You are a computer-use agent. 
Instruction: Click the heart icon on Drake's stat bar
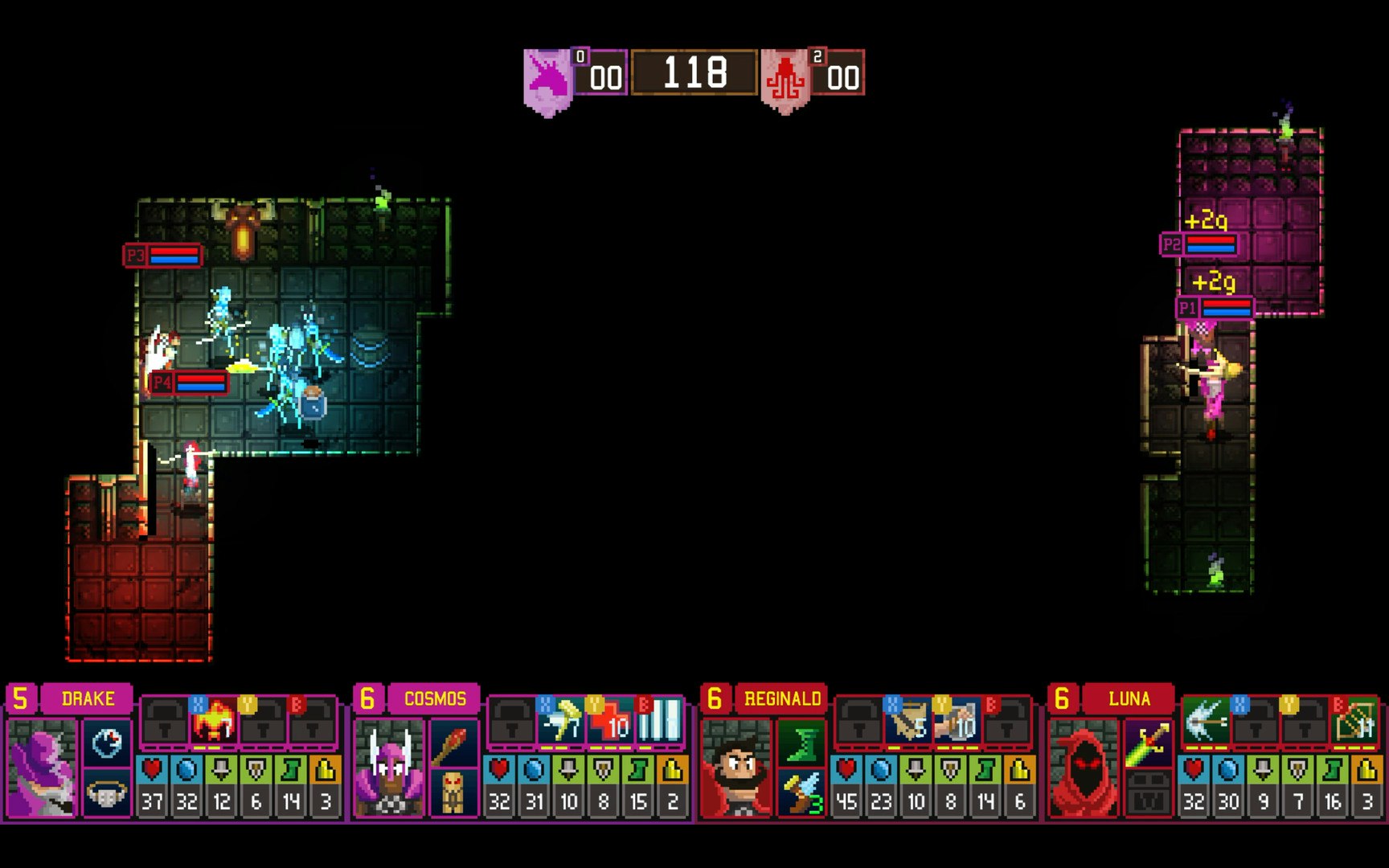pyautogui.click(x=152, y=770)
